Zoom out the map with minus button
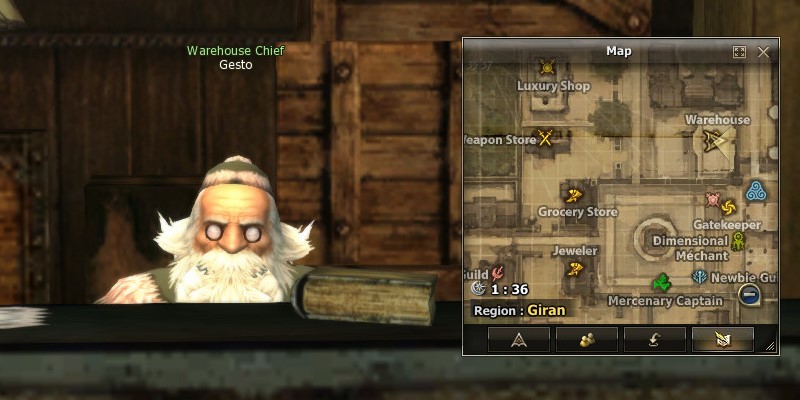The height and width of the screenshot is (400, 800). point(748,294)
